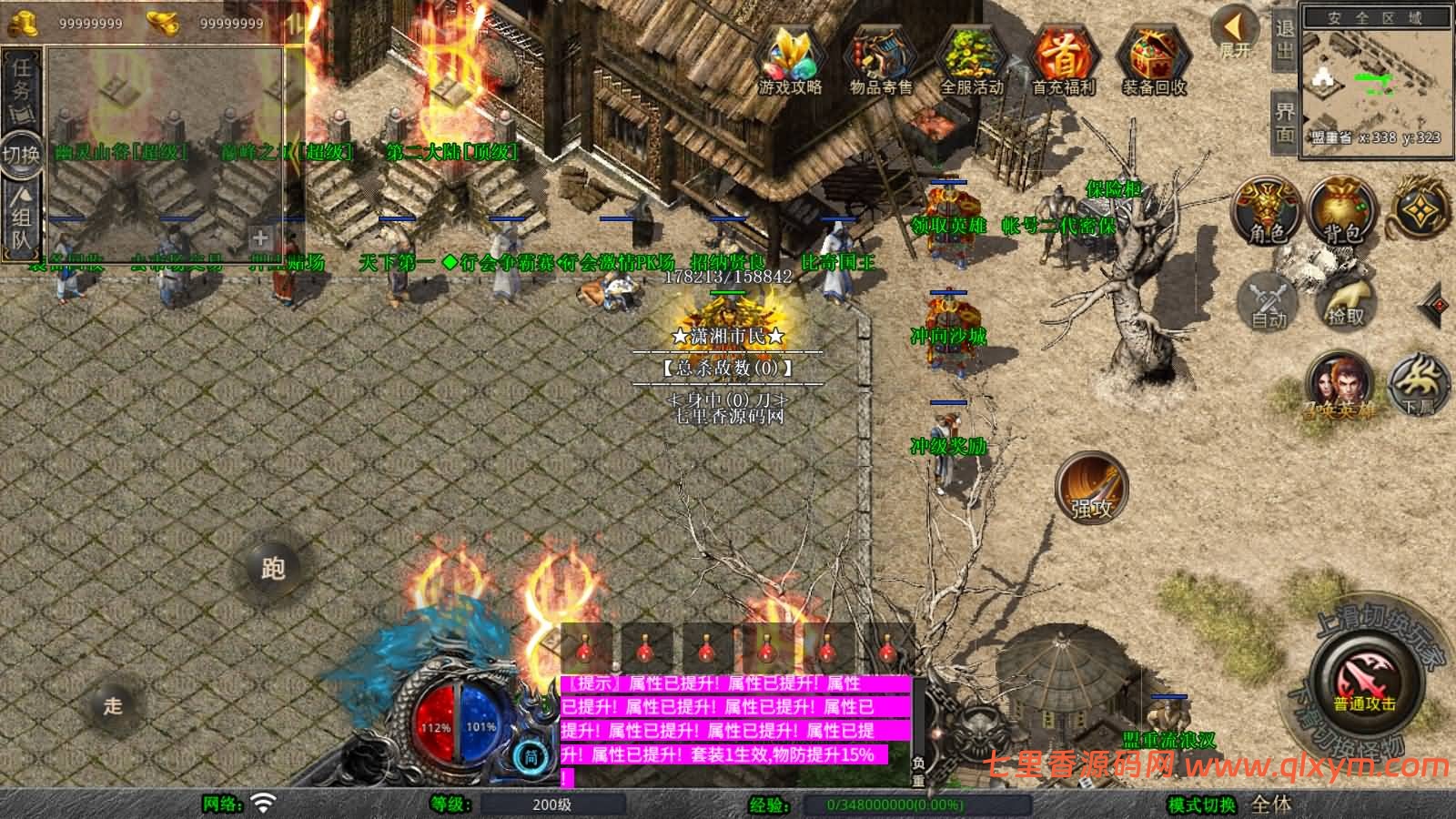Activate the 强攻 forced attack skill
This screenshot has width=1456, height=819.
pyautogui.click(x=1091, y=487)
